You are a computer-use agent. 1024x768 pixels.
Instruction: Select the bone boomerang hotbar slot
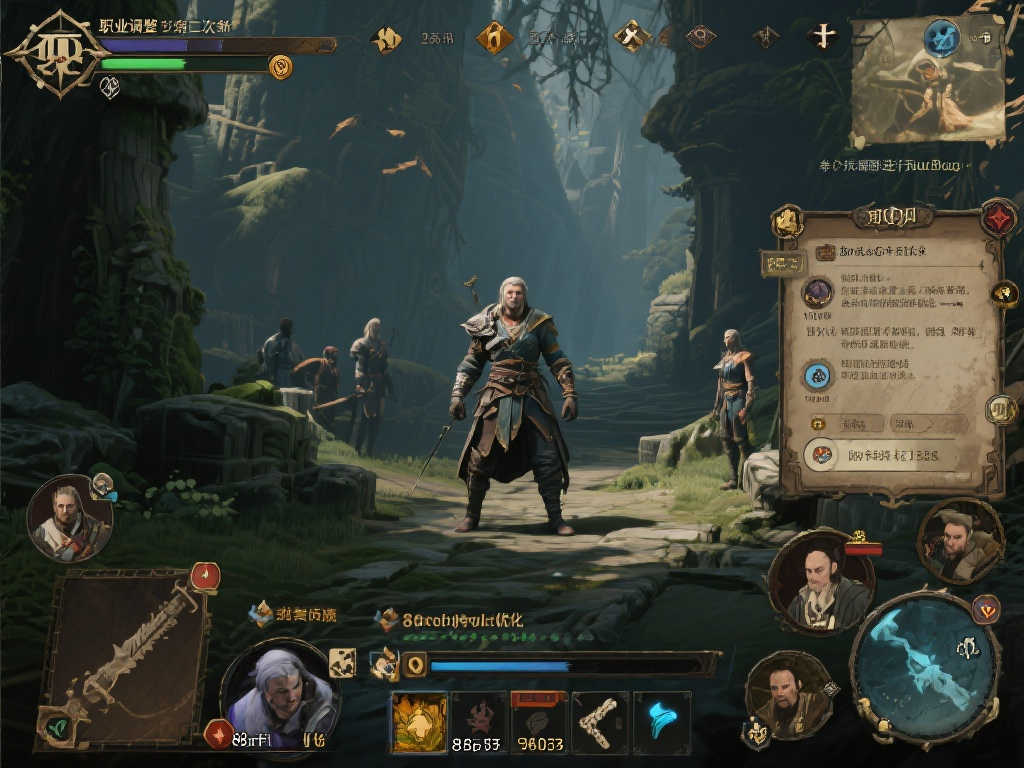600,722
